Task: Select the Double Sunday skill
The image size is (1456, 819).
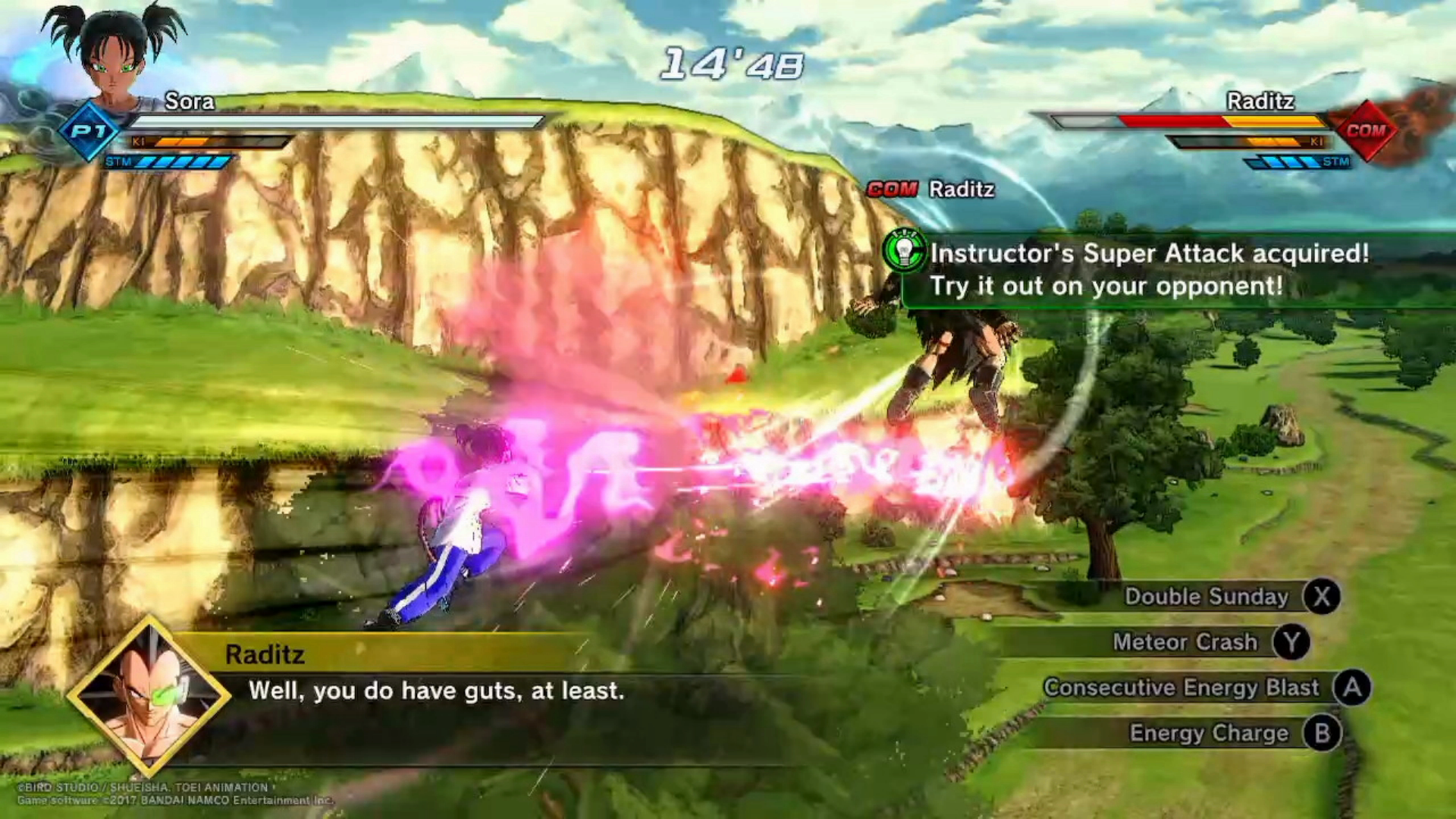Action: [1207, 597]
